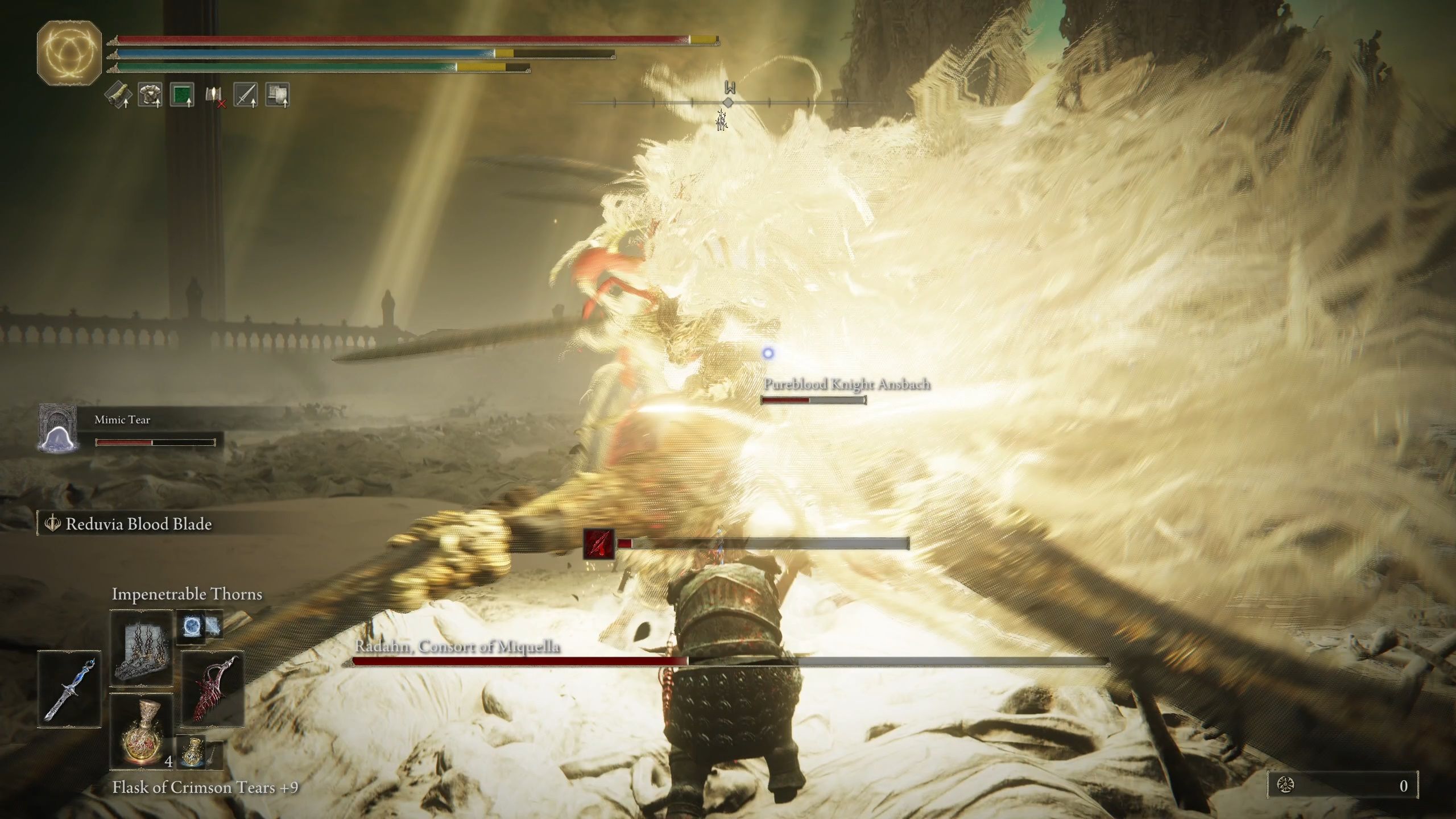Screen dimensions: 1456x819
Task: Click the armor buff status icon
Action: point(149,95)
